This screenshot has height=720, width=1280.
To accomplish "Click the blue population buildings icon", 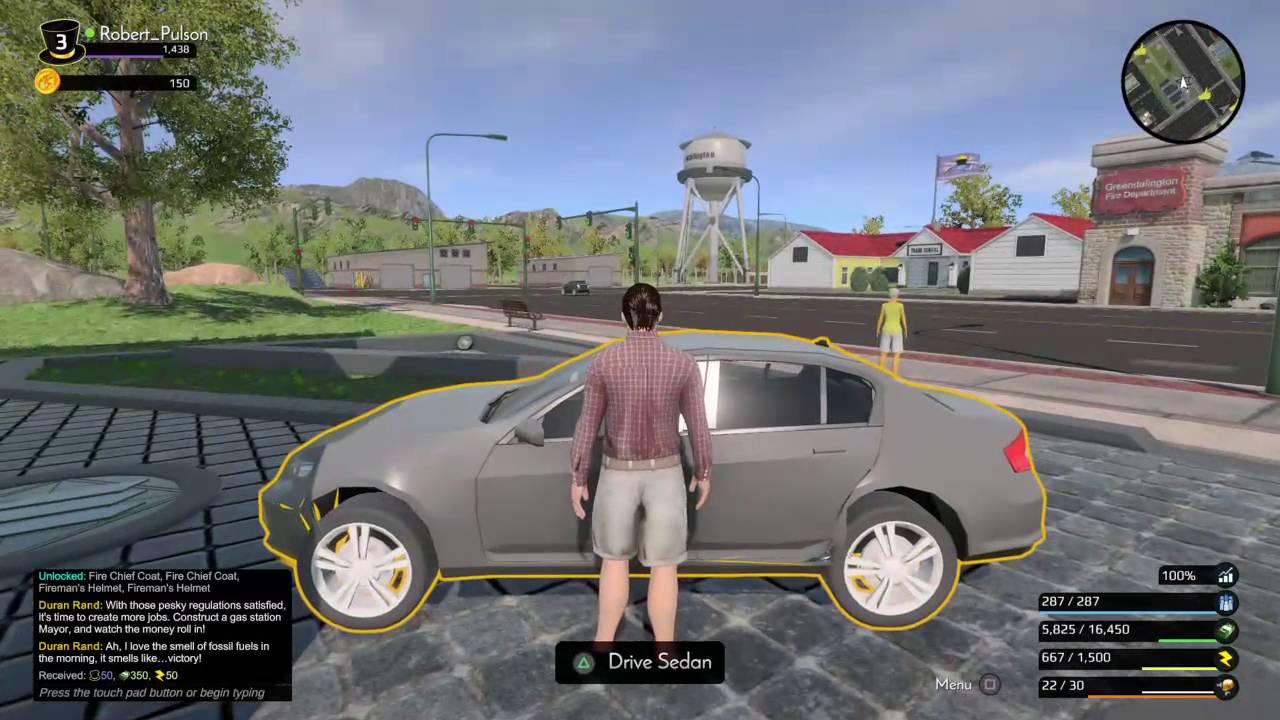I will point(1227,602).
